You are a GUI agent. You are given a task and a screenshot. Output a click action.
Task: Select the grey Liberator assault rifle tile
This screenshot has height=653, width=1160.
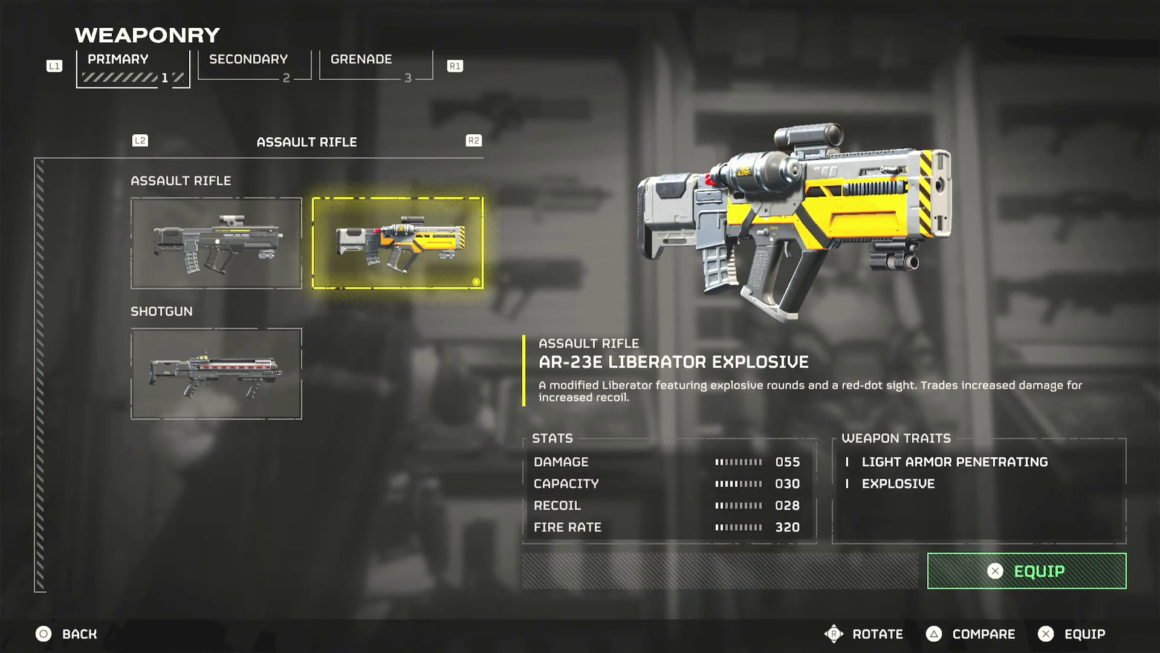216,243
